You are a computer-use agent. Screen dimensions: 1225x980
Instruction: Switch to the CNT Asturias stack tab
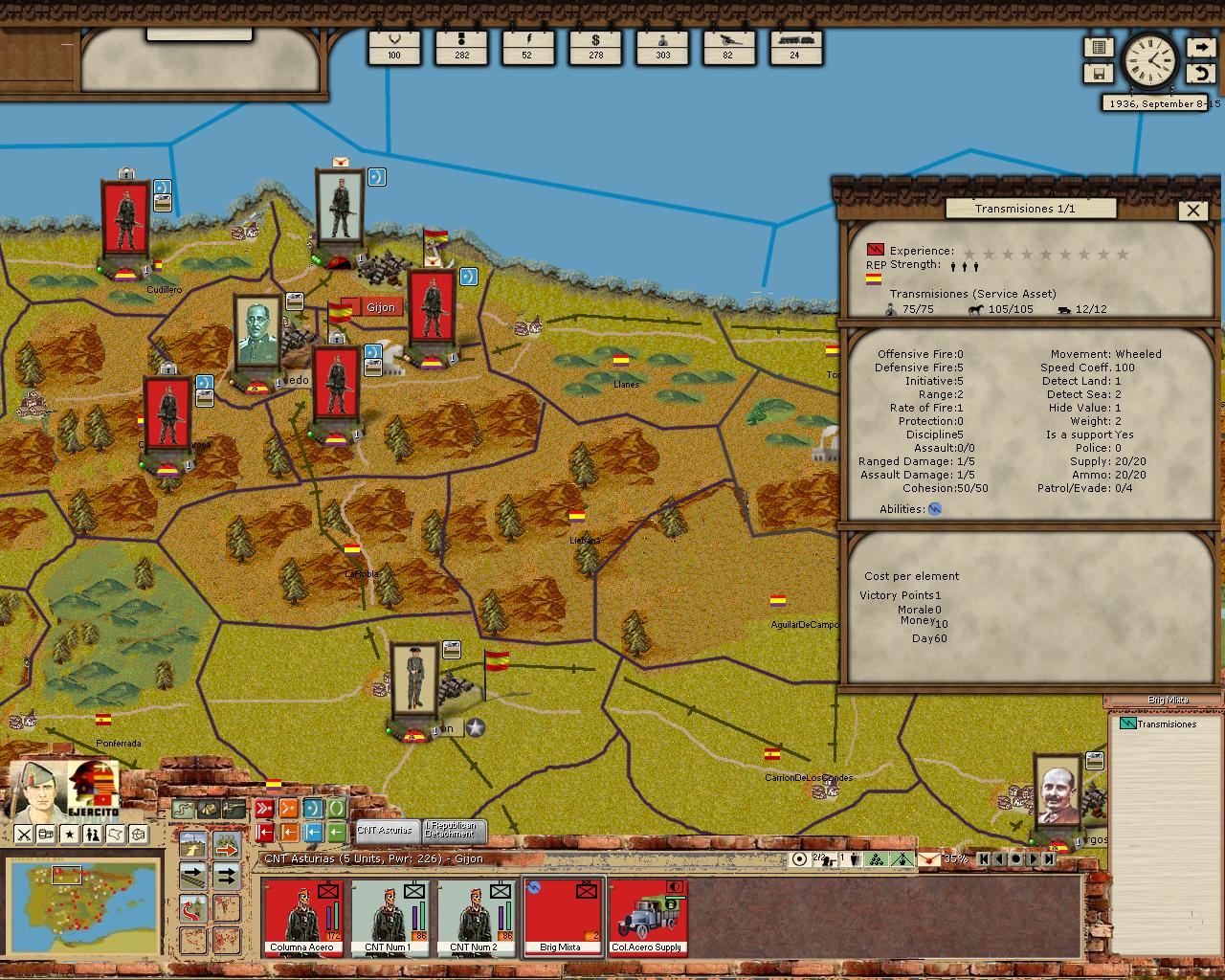point(385,831)
